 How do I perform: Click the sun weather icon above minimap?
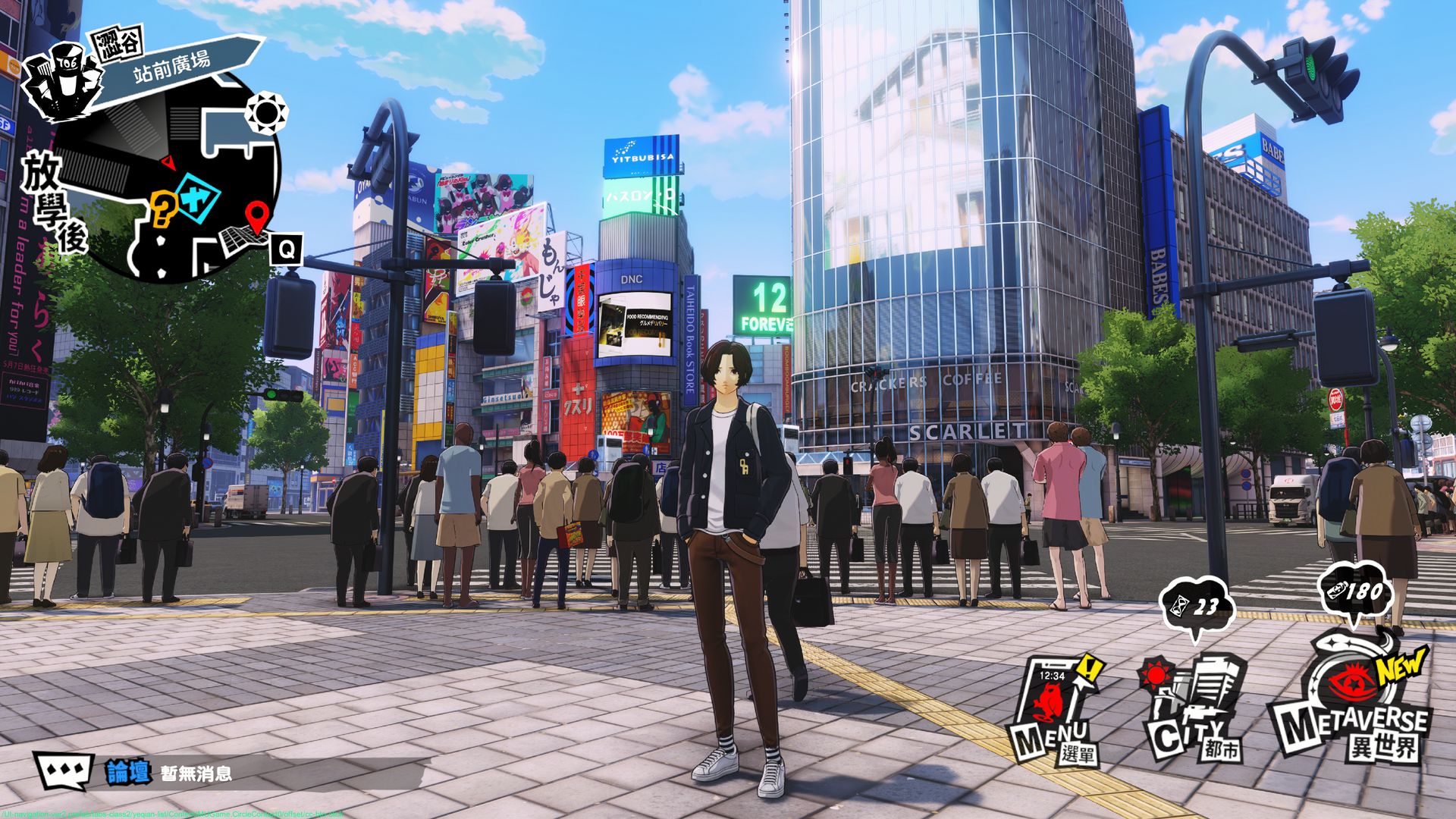[267, 114]
